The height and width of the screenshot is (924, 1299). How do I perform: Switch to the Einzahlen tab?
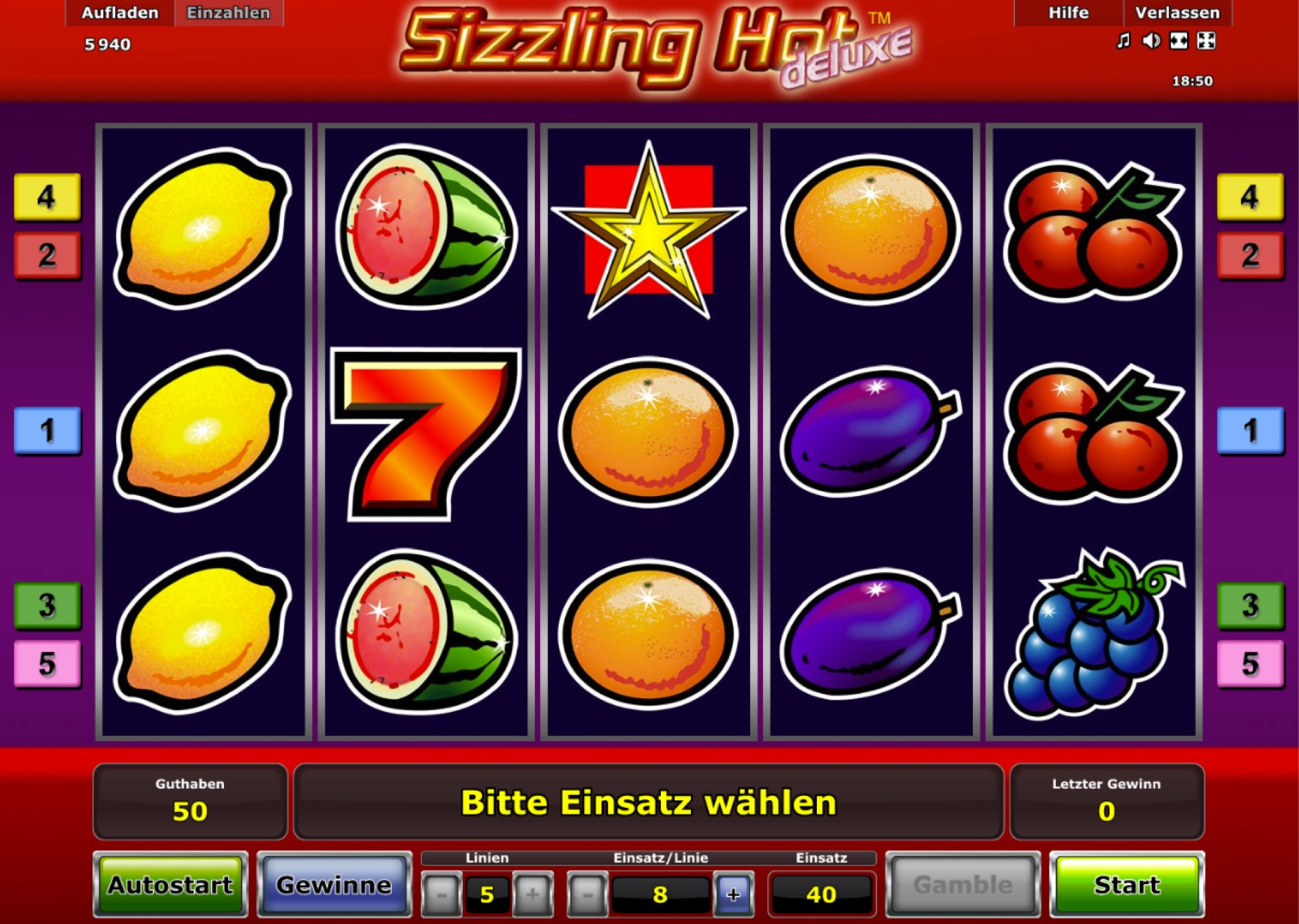click(228, 13)
